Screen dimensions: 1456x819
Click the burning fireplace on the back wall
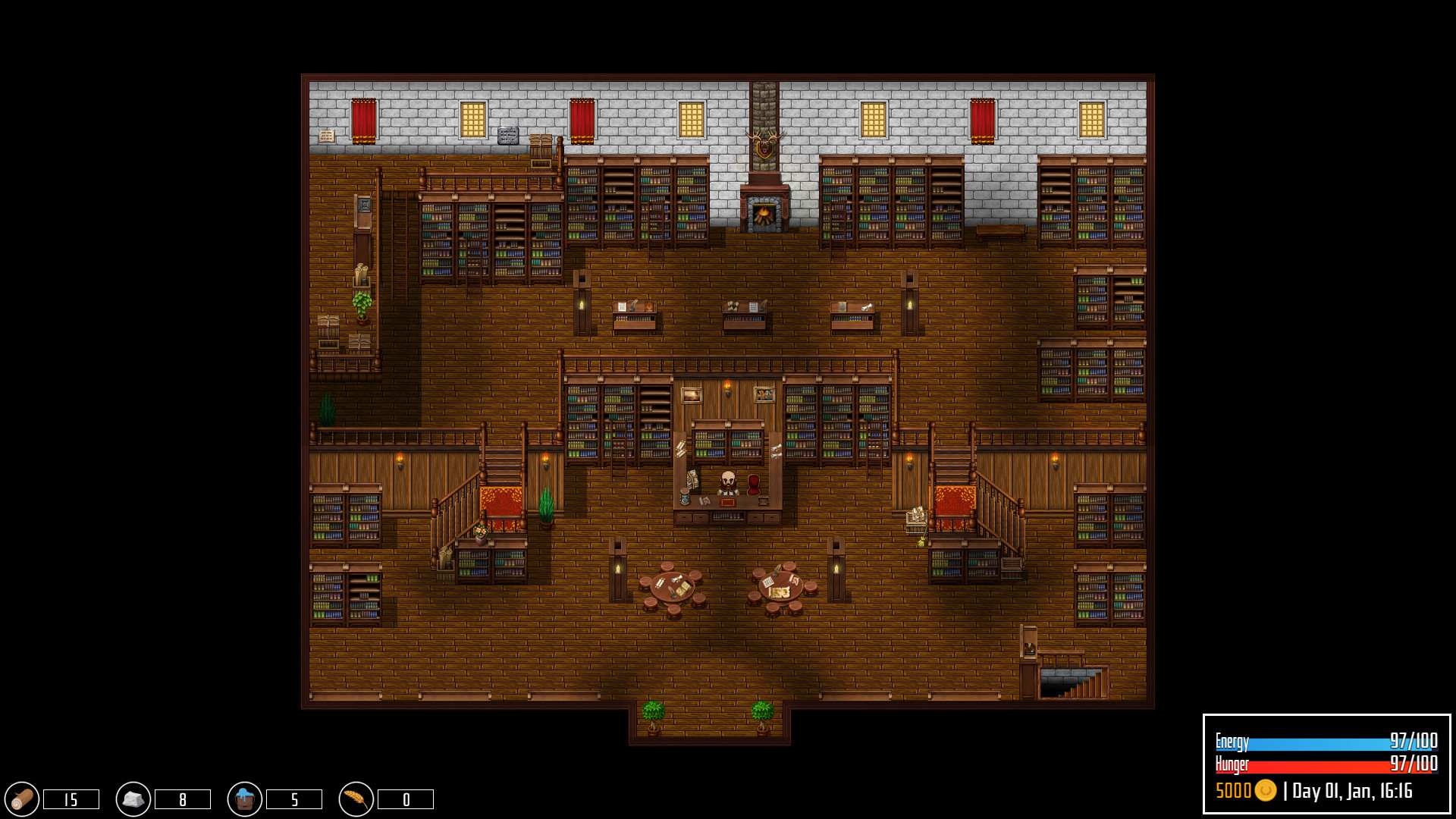pyautogui.click(x=764, y=215)
